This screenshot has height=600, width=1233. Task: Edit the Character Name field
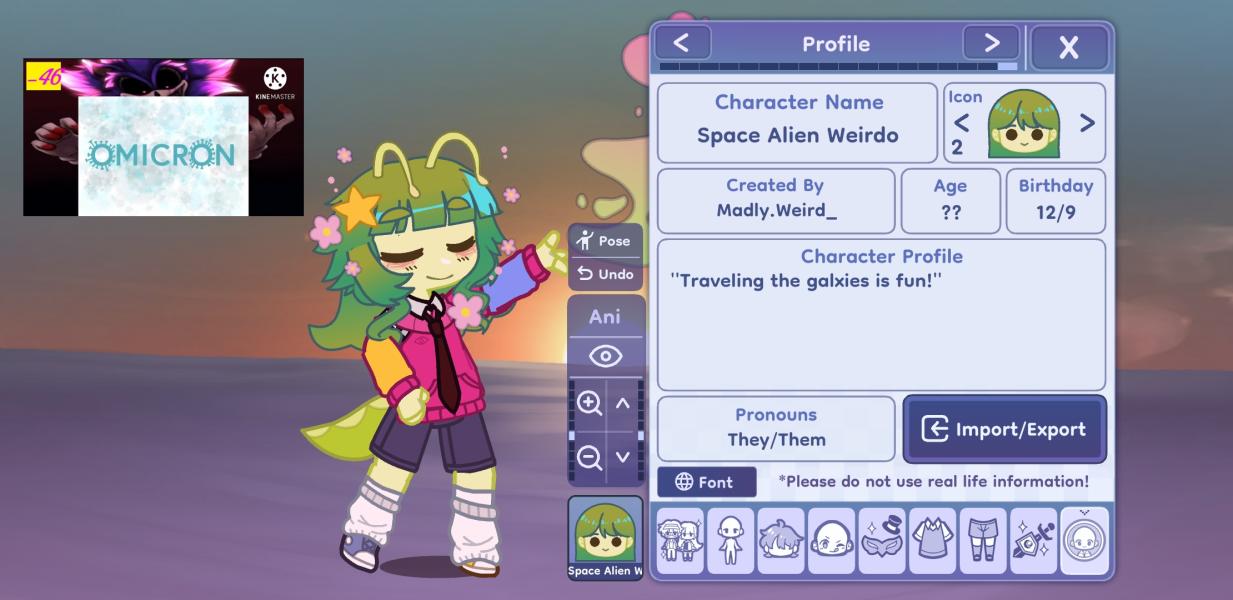797,123
